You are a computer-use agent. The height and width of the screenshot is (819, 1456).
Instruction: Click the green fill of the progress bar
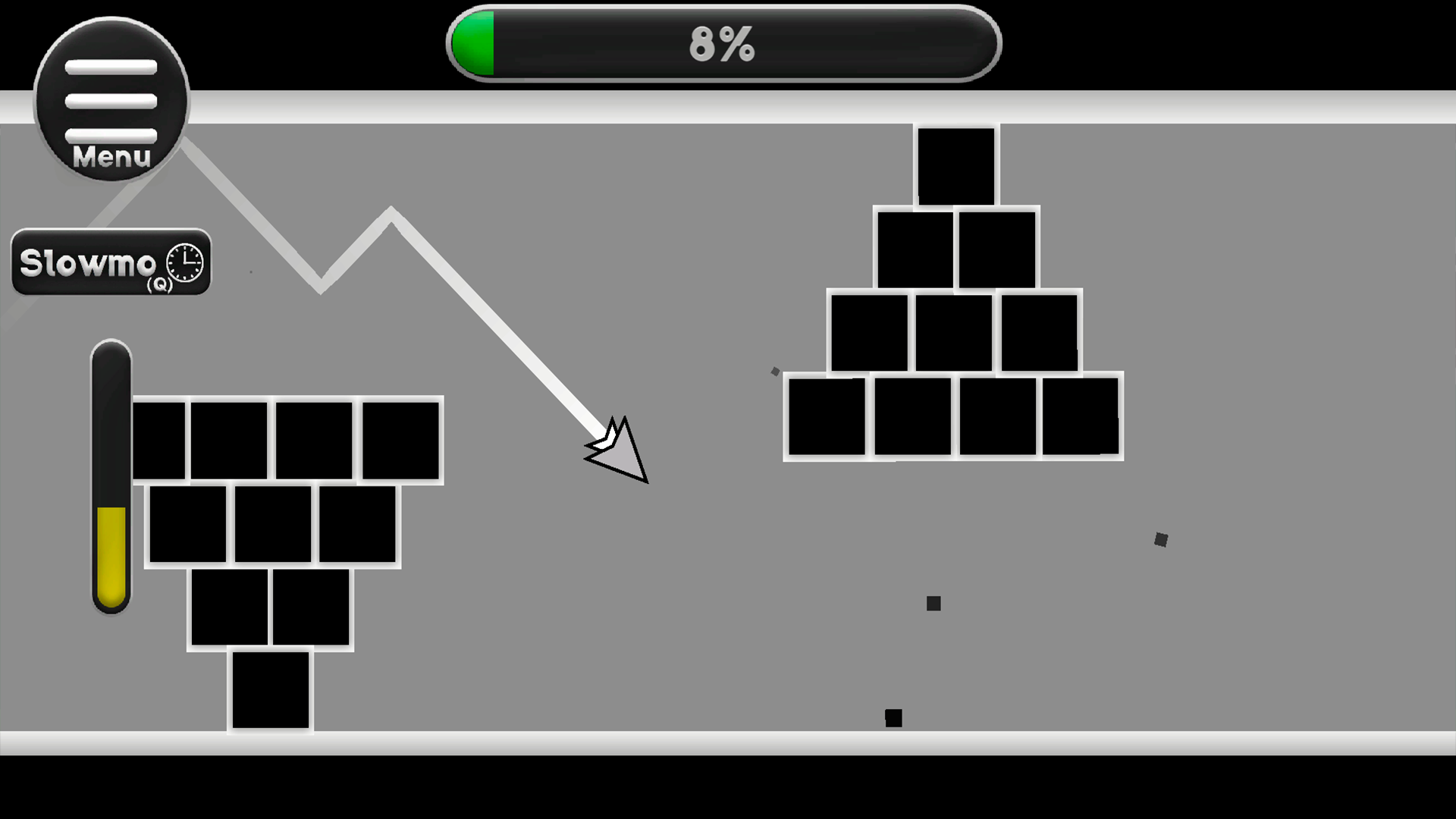pyautogui.click(x=474, y=43)
